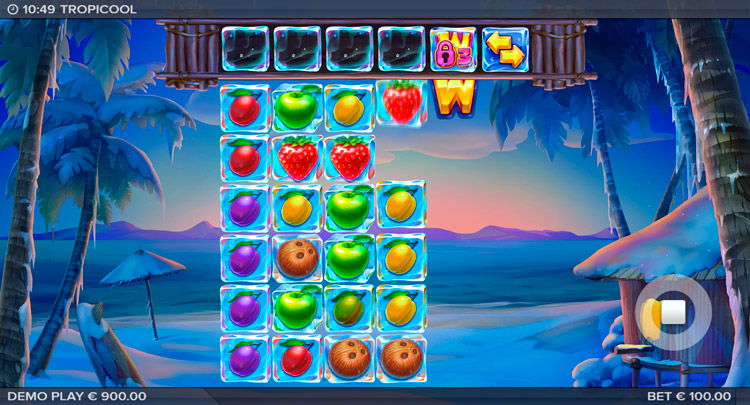
Task: Stop the spin with the square button
Action: coord(673,312)
